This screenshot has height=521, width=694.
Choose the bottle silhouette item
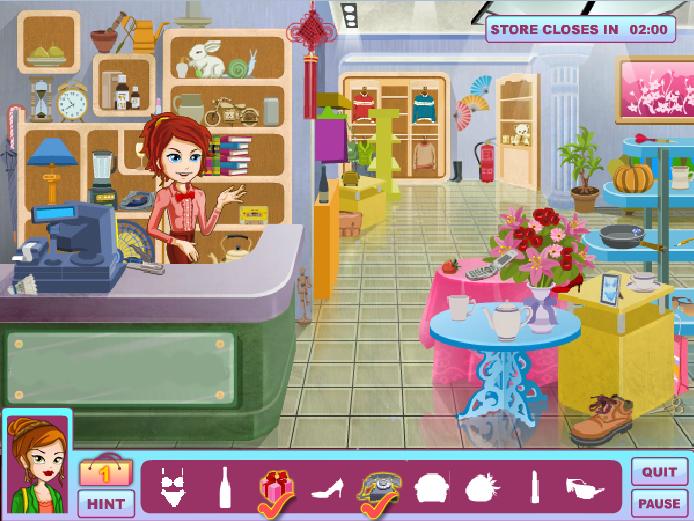click(224, 487)
